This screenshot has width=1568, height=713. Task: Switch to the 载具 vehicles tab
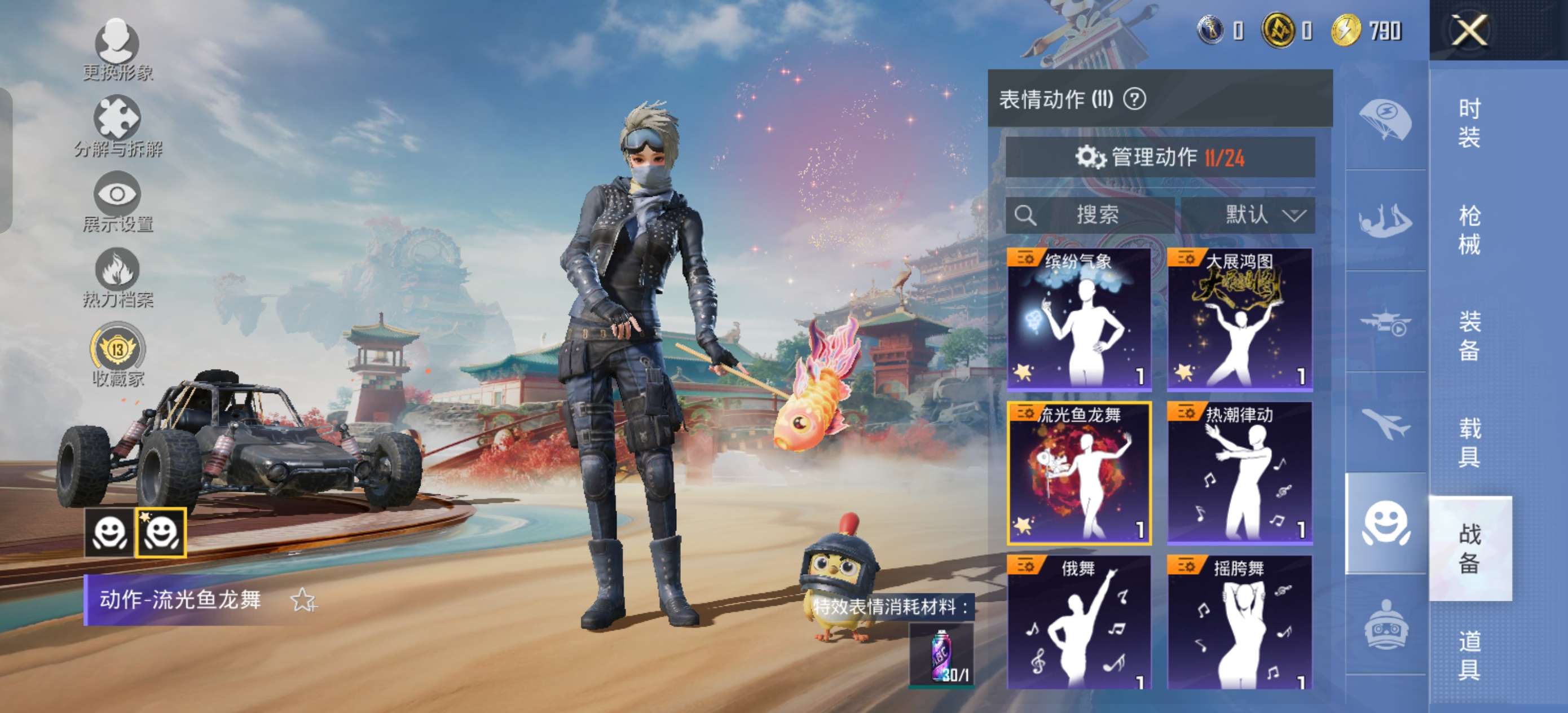coord(1469,443)
